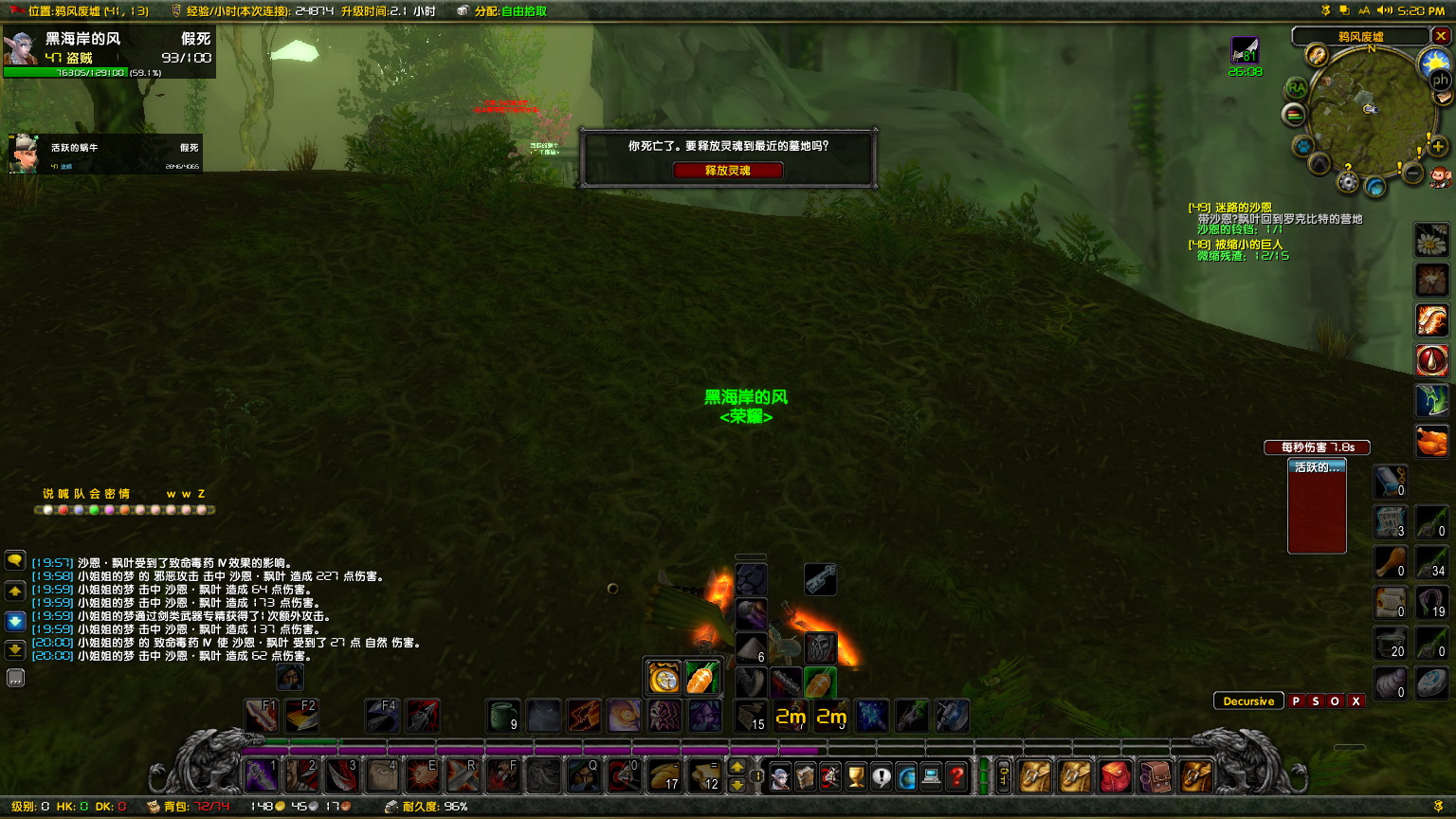Open the quest log exclamation icon

882,776
